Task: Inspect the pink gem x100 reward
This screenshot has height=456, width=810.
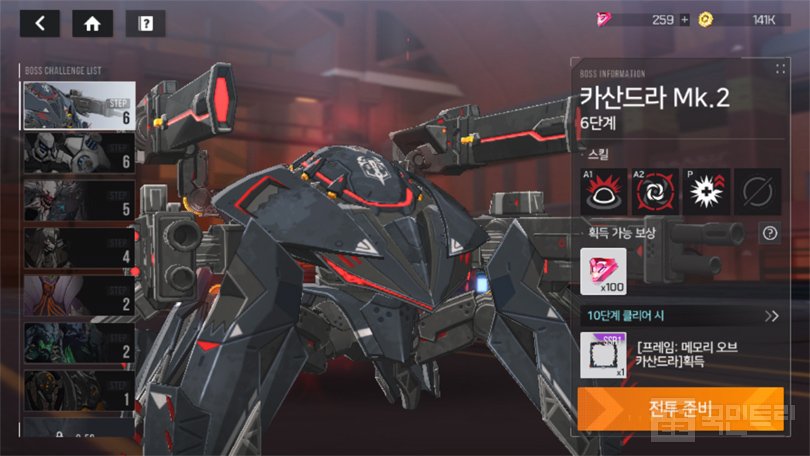Action: (x=603, y=272)
